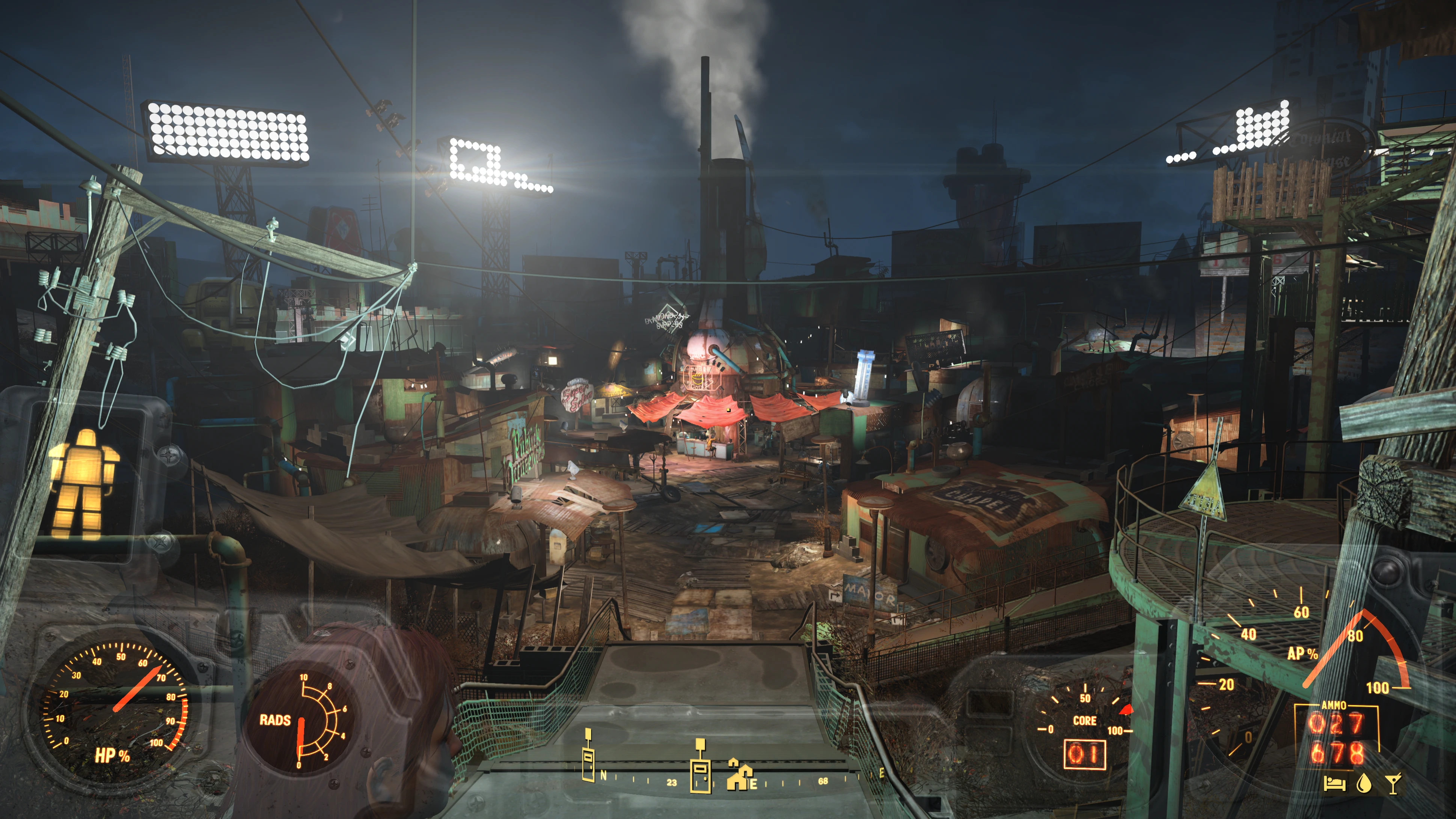This screenshot has width=1456, height=819.
Task: Select the door marker right of compass 23
Action: 700,767
